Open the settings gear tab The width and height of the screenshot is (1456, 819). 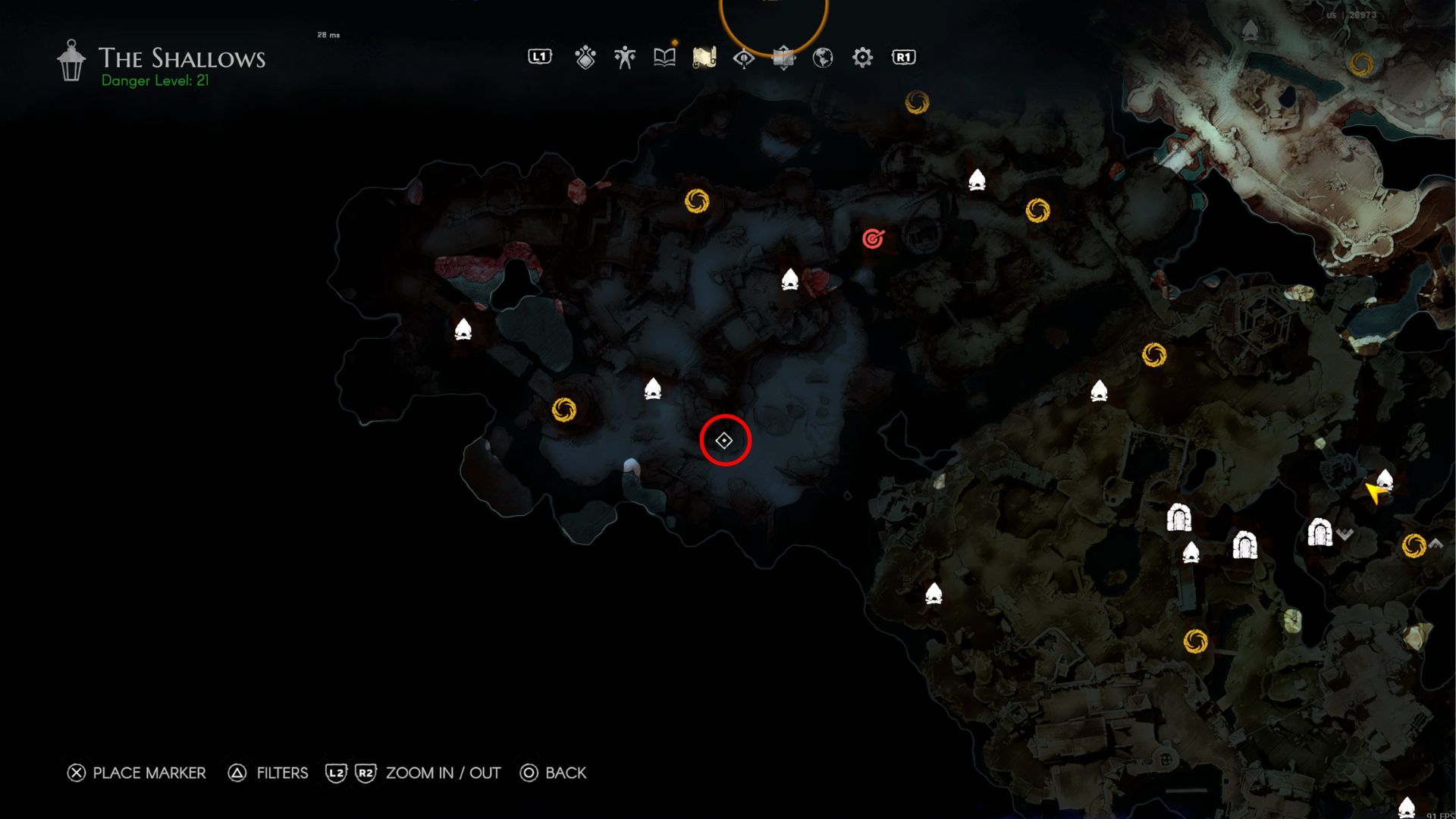pyautogui.click(x=862, y=58)
